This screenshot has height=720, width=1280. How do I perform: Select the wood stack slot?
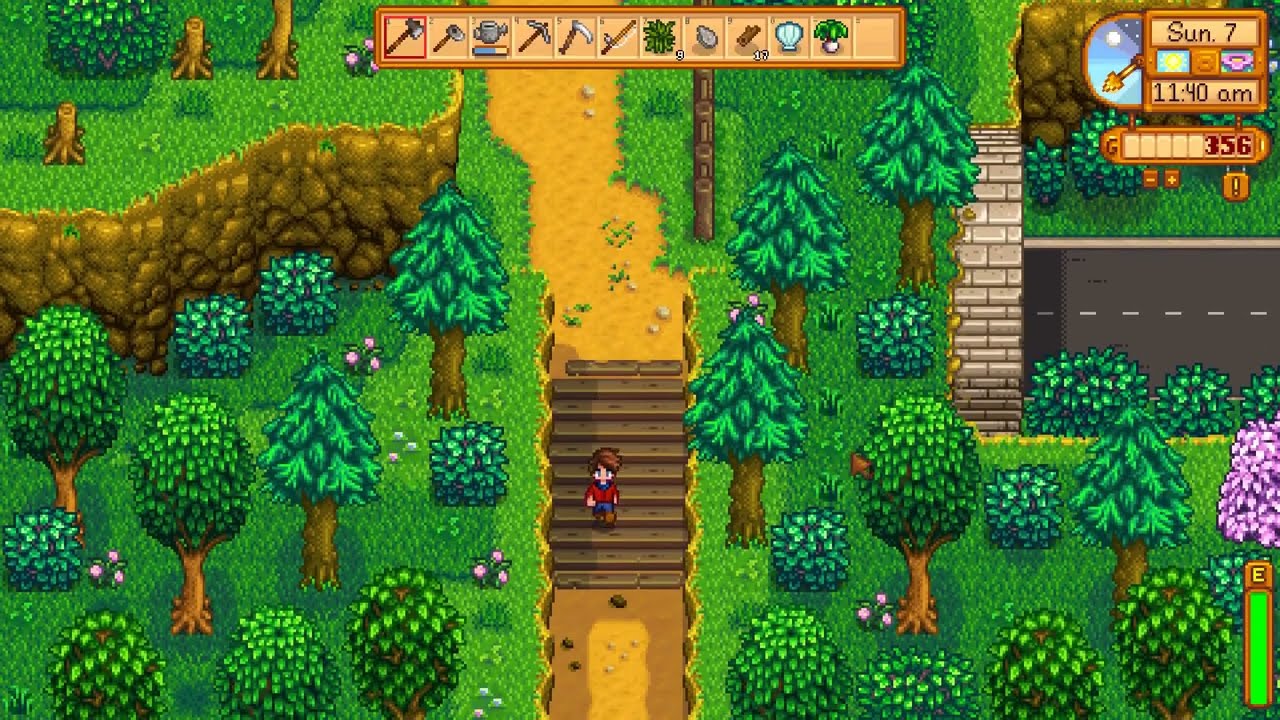748,38
